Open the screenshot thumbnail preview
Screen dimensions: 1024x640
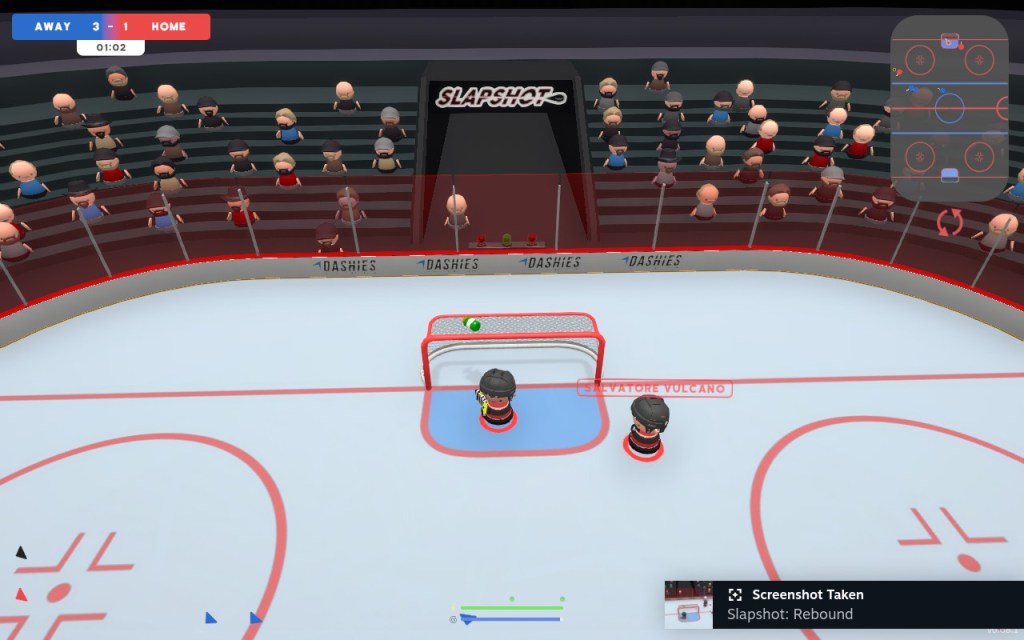(x=689, y=605)
